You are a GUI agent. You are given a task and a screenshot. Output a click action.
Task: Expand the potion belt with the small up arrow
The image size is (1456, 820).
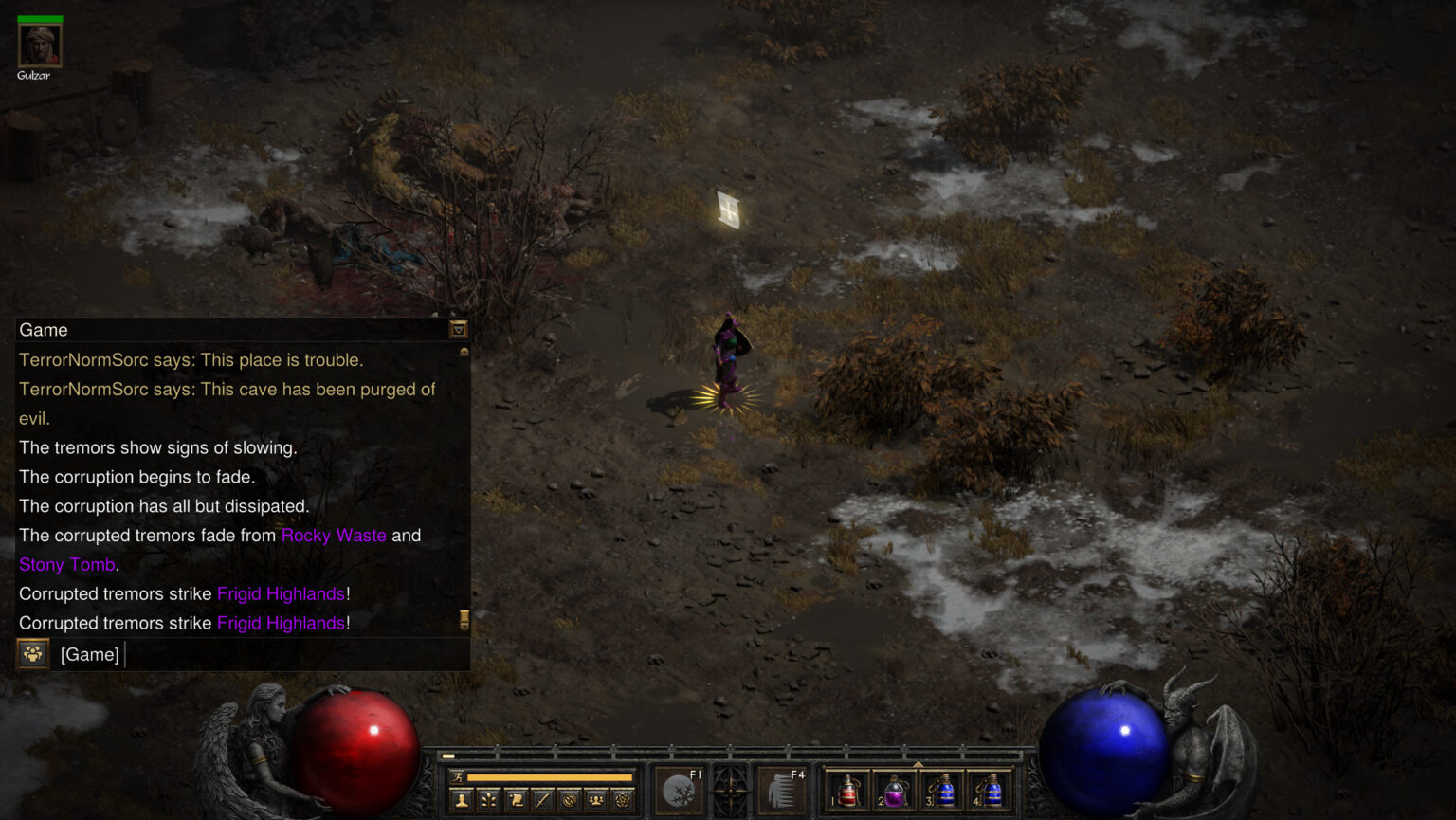[919, 761]
